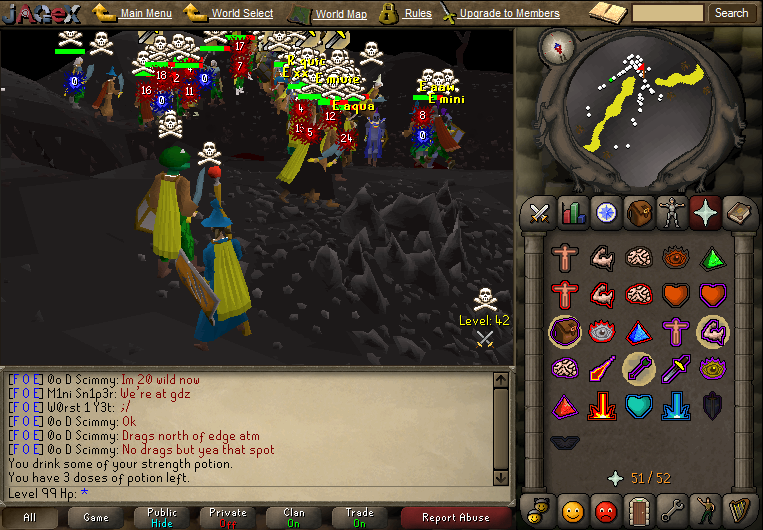763x530 pixels.
Task: View the Rules page
Action: (418, 14)
